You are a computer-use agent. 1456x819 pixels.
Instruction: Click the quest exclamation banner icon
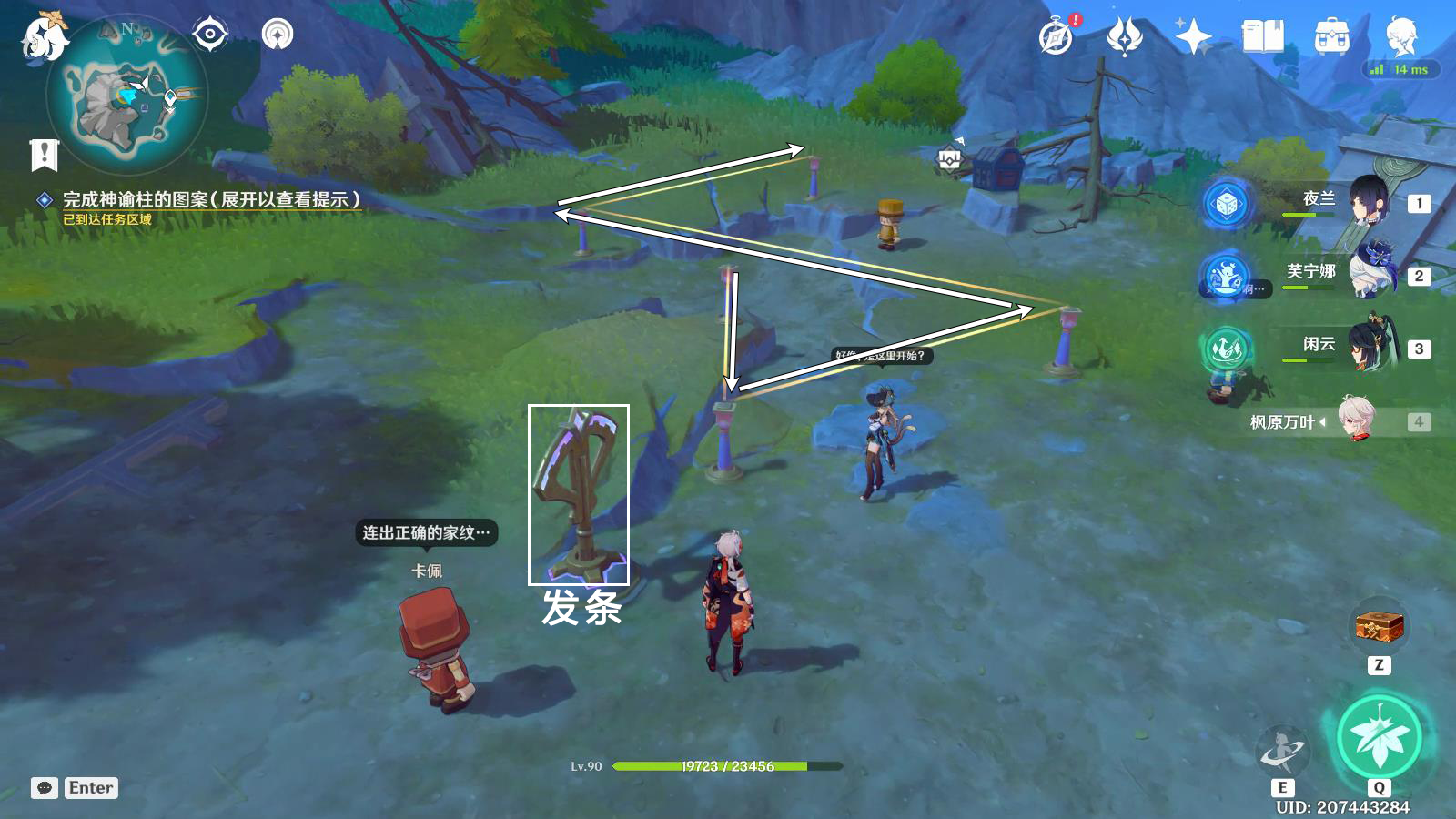(x=44, y=155)
